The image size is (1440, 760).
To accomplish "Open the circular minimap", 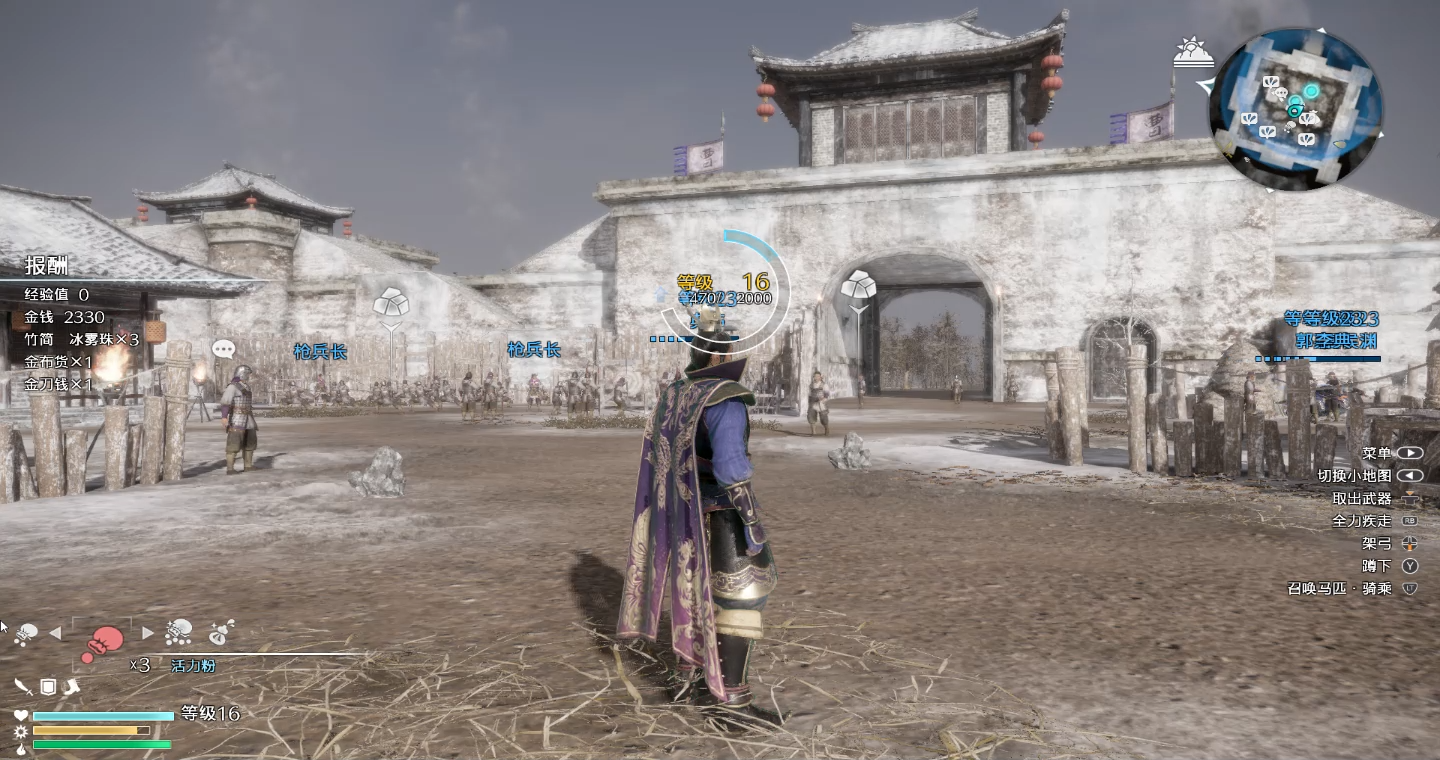I will [x=1296, y=107].
